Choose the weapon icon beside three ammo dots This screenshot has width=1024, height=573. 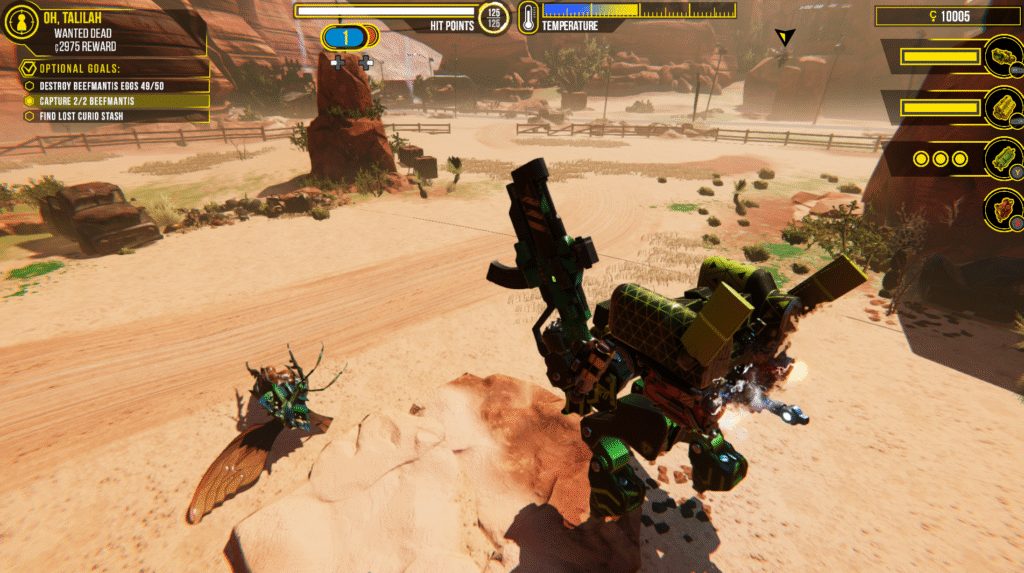[1001, 158]
